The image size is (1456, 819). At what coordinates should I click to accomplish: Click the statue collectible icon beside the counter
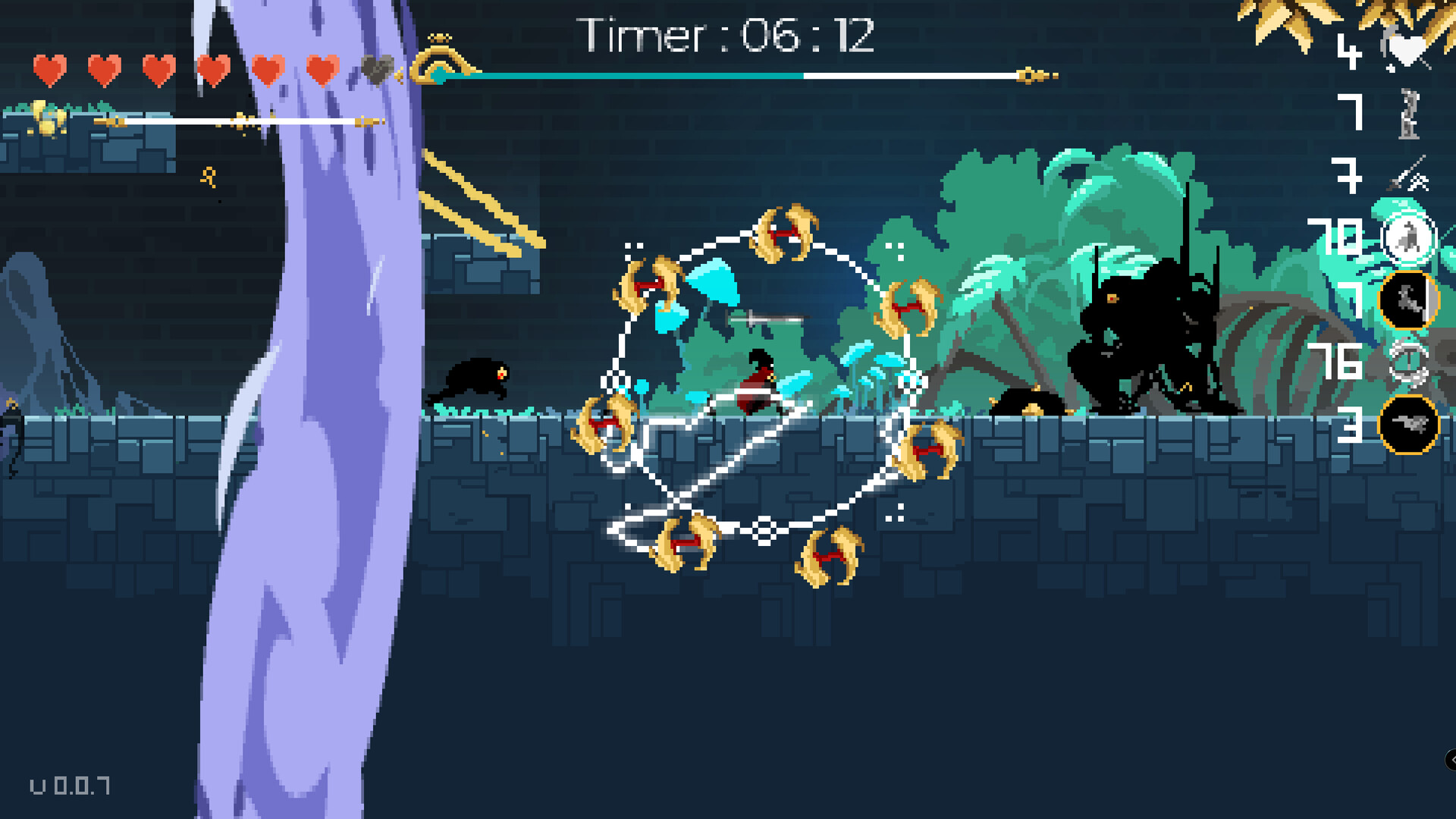[x=1409, y=112]
